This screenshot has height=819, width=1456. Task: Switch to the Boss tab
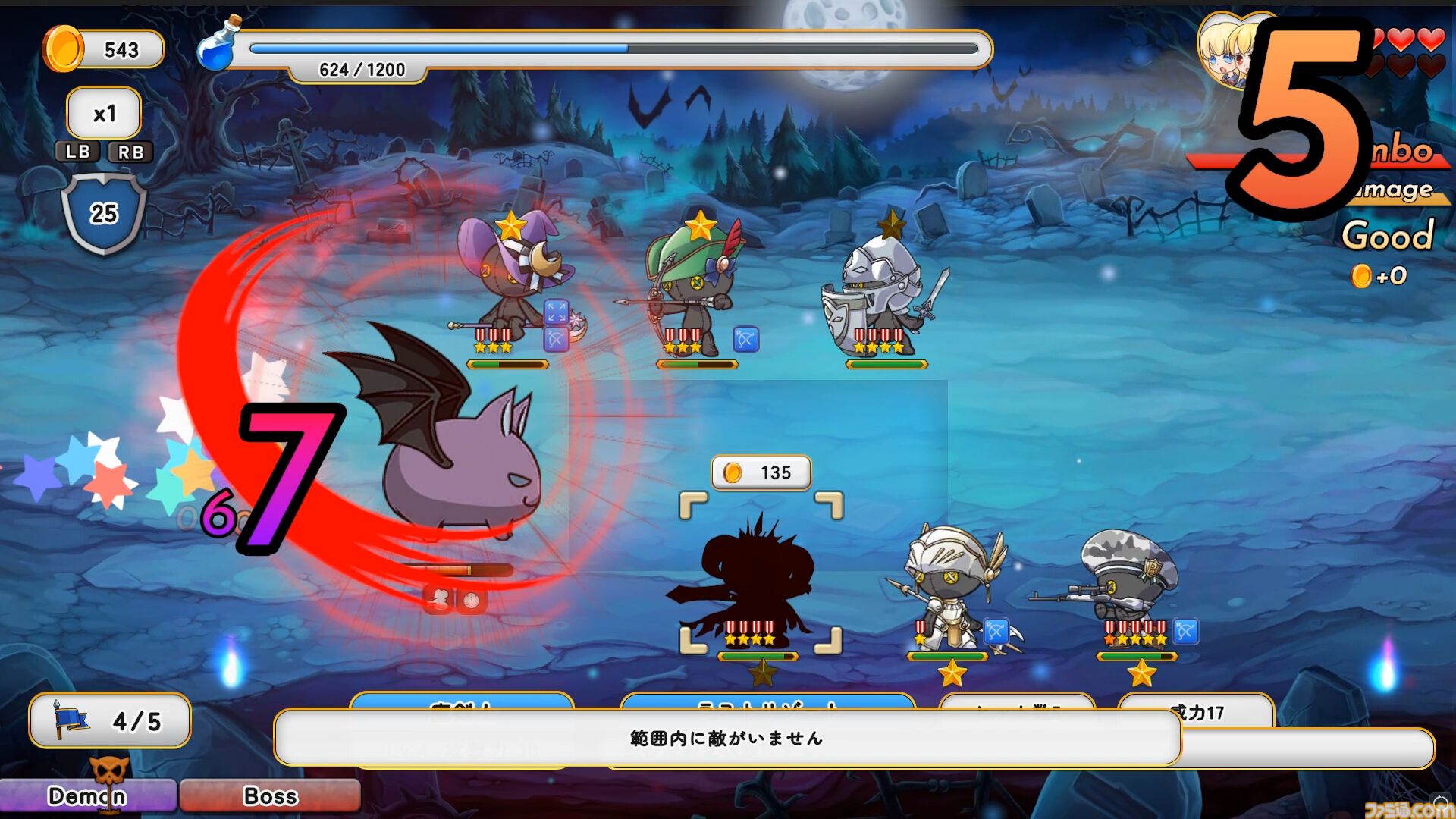pyautogui.click(x=268, y=795)
